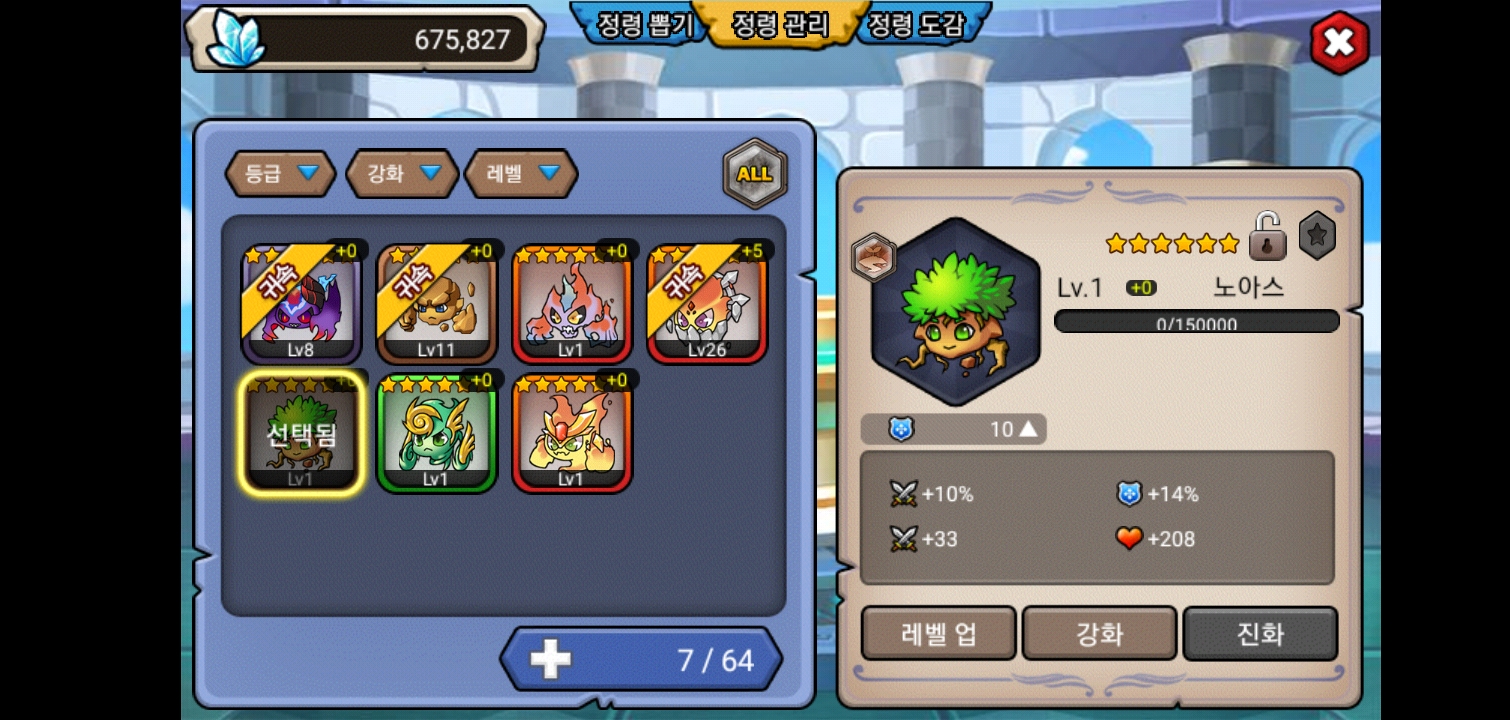
Task: Open the 진화 evolution button
Action: point(1260,634)
